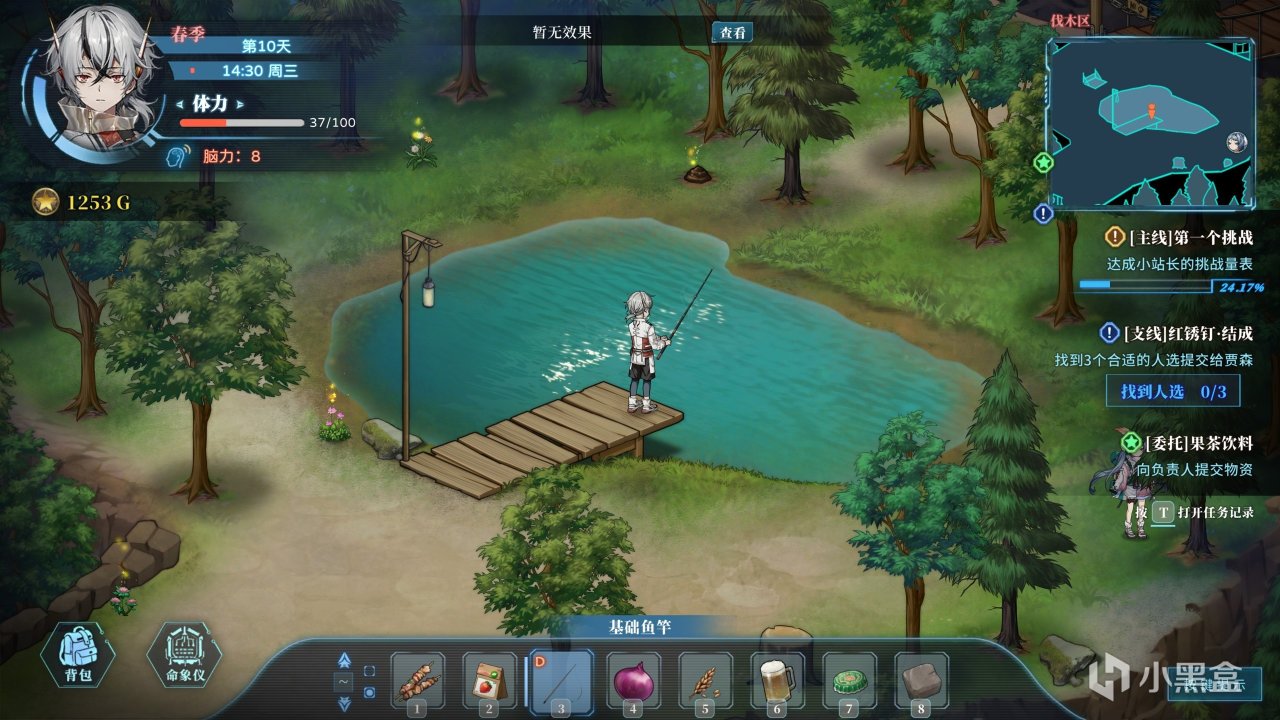Screen dimensions: 1280x720
Task: Open the 命象仪 device
Action: click(x=183, y=655)
